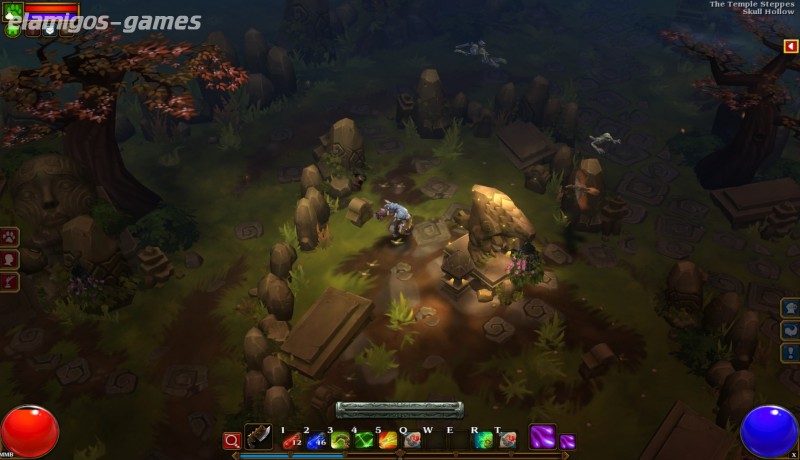This screenshot has width=800, height=460.
Task: Open the red quill button on left edge
Action: (x=9, y=282)
